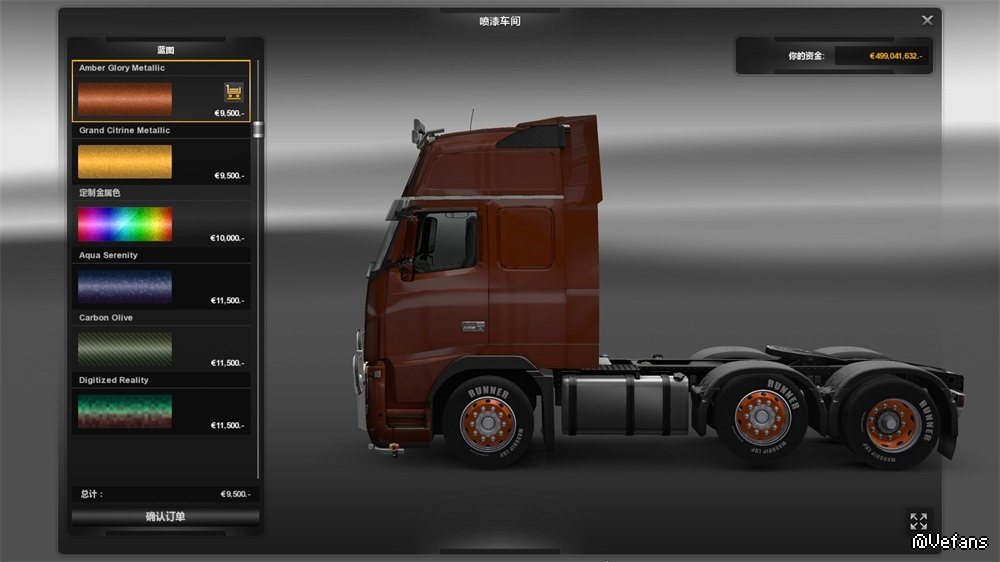Toggle the fullscreen truck preview
Screen dimensions: 1000x562
point(918,521)
